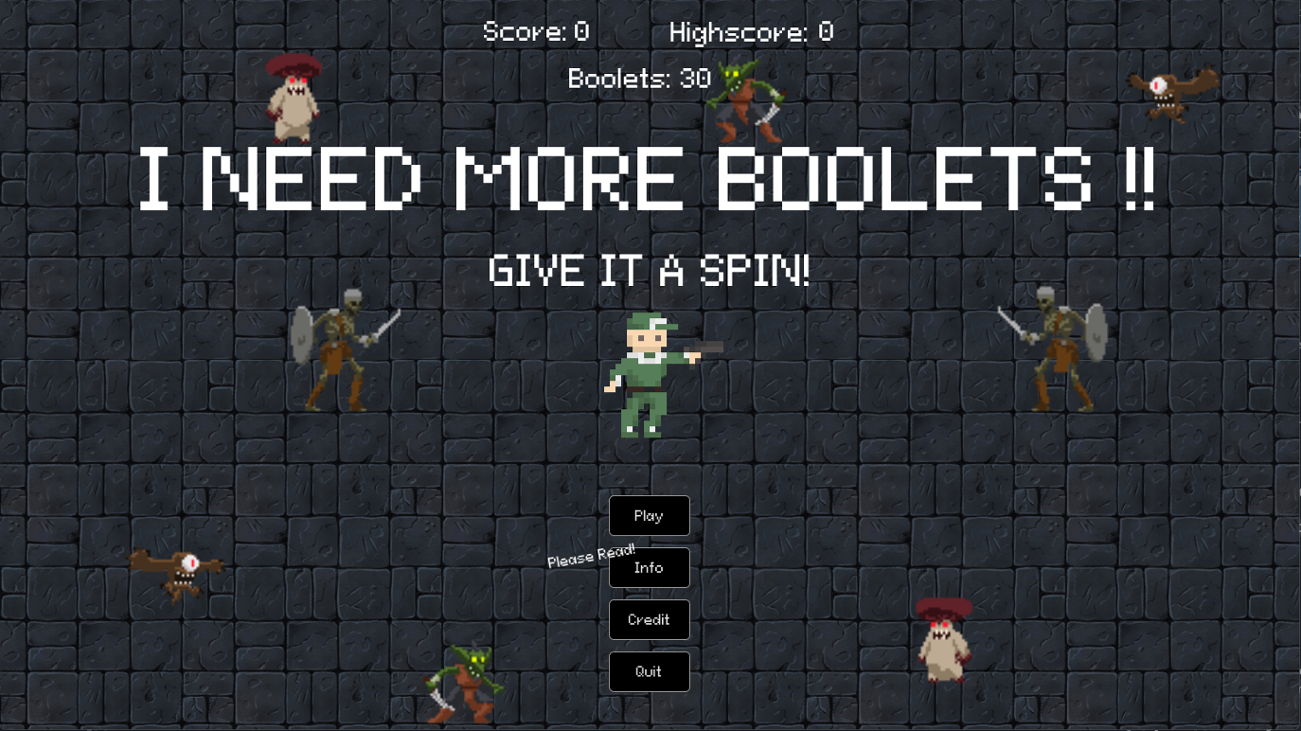
Task: View the Credit screen
Action: (x=648, y=619)
